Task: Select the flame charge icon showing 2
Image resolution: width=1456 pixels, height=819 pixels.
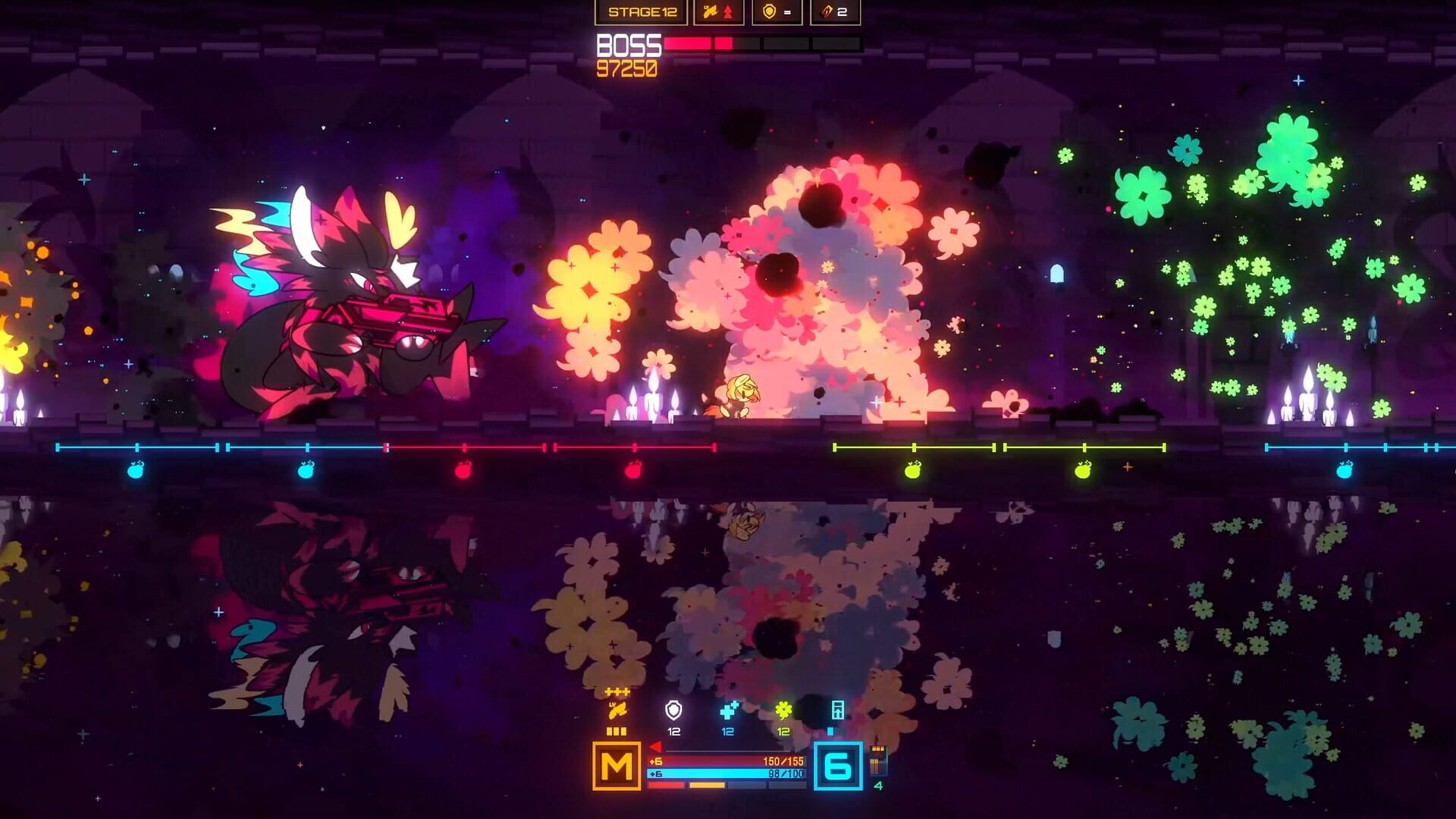Action: coord(826,12)
